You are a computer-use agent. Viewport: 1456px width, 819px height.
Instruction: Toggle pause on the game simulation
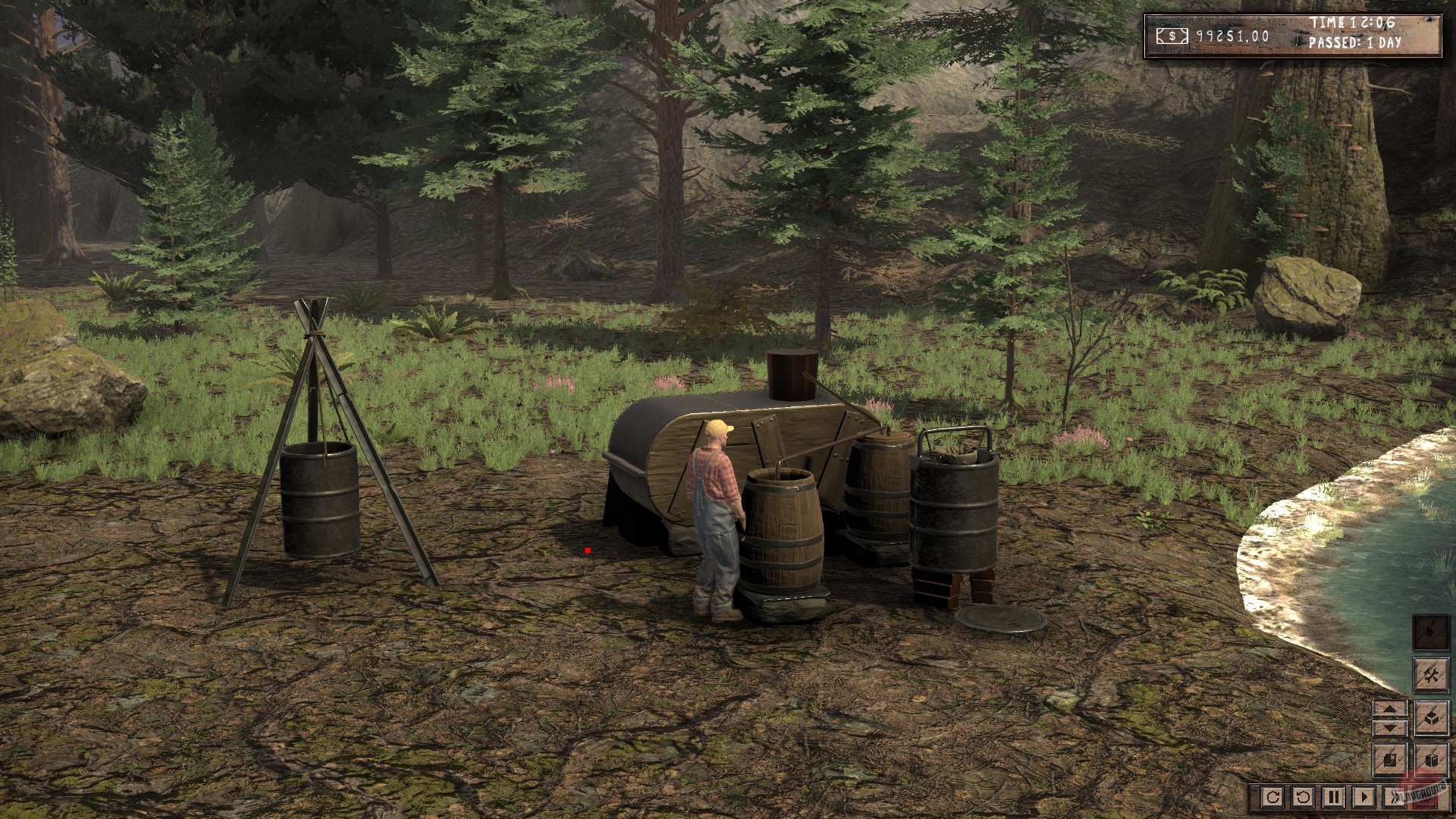click(1335, 797)
